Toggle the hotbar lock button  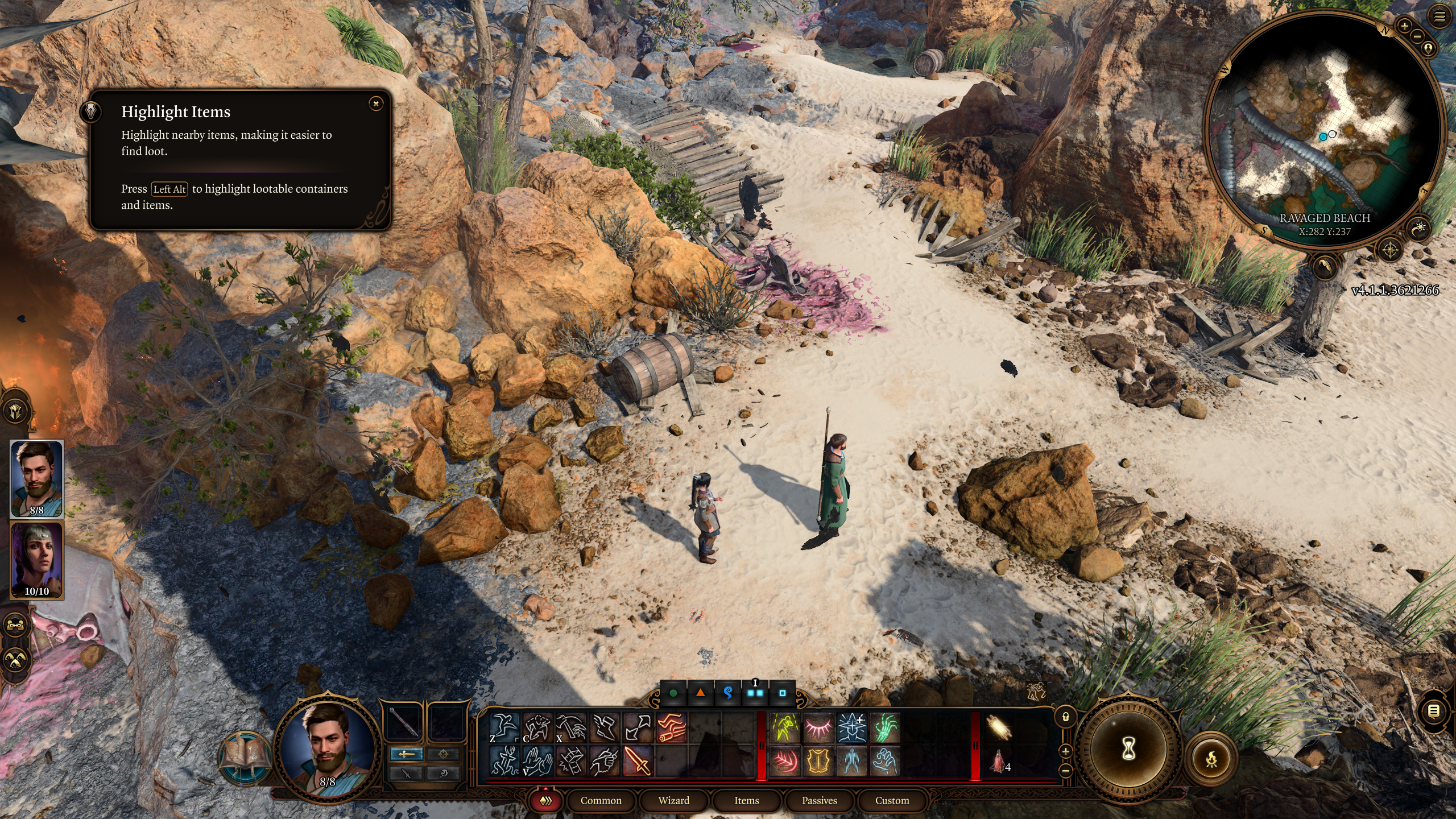[x=1066, y=717]
